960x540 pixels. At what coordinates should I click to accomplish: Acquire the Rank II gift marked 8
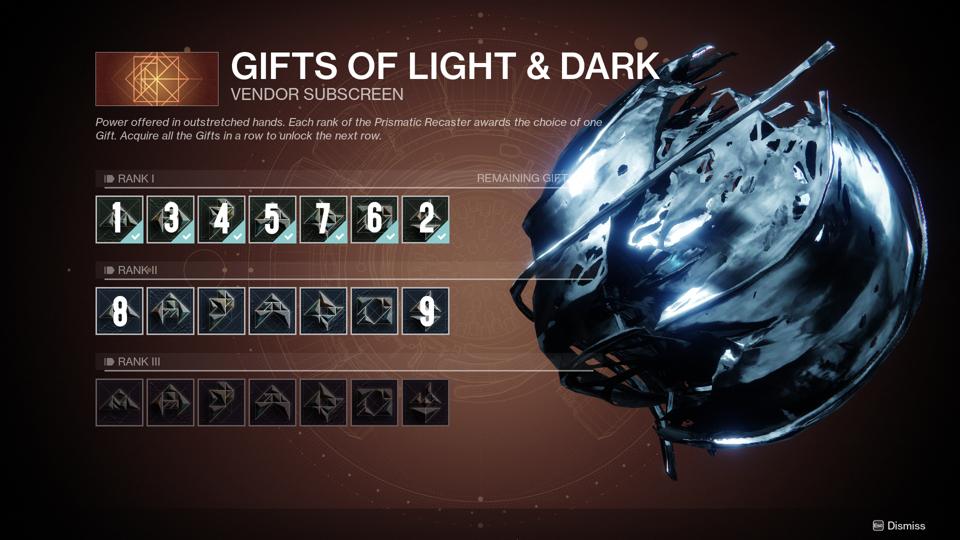tap(120, 310)
